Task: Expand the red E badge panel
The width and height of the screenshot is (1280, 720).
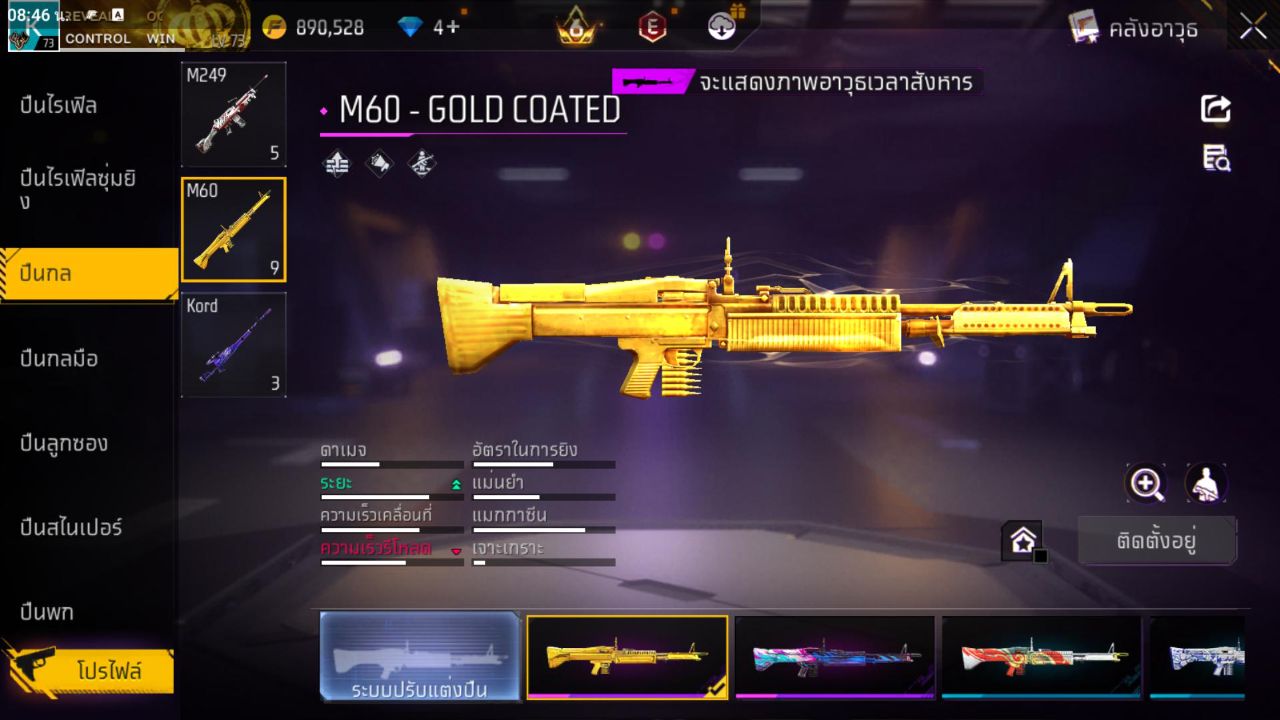Action: click(x=652, y=28)
